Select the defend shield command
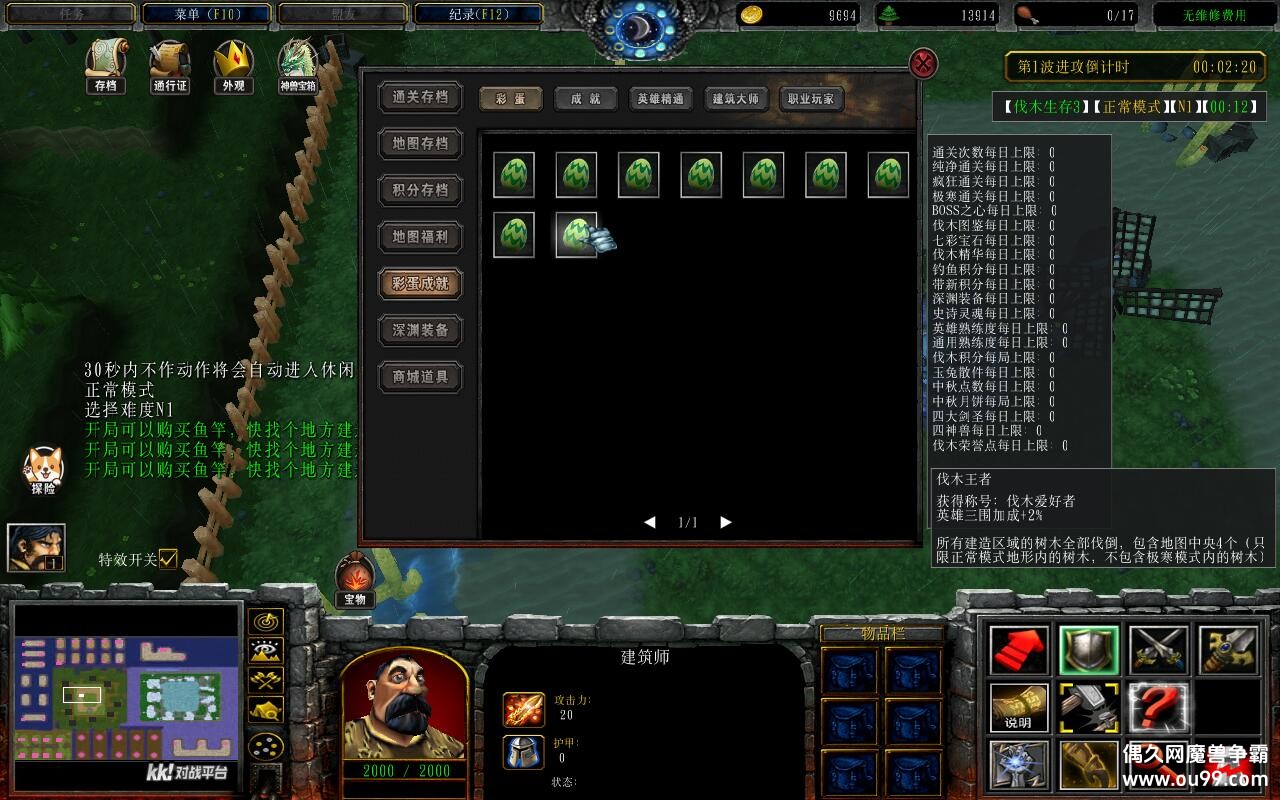The image size is (1280, 800). 1090,649
